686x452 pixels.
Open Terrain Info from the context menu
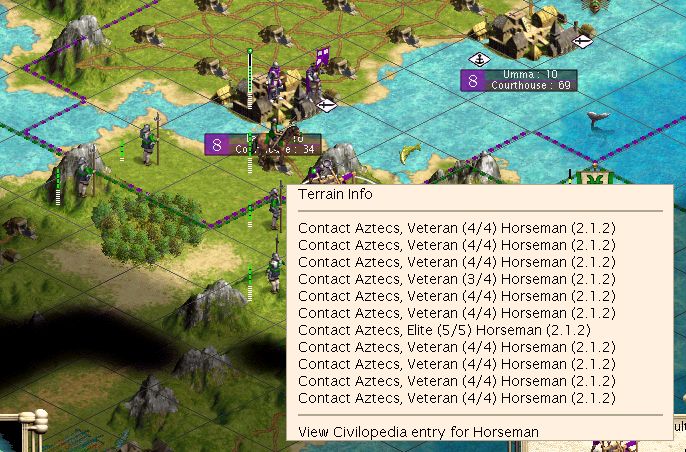click(x=335, y=197)
